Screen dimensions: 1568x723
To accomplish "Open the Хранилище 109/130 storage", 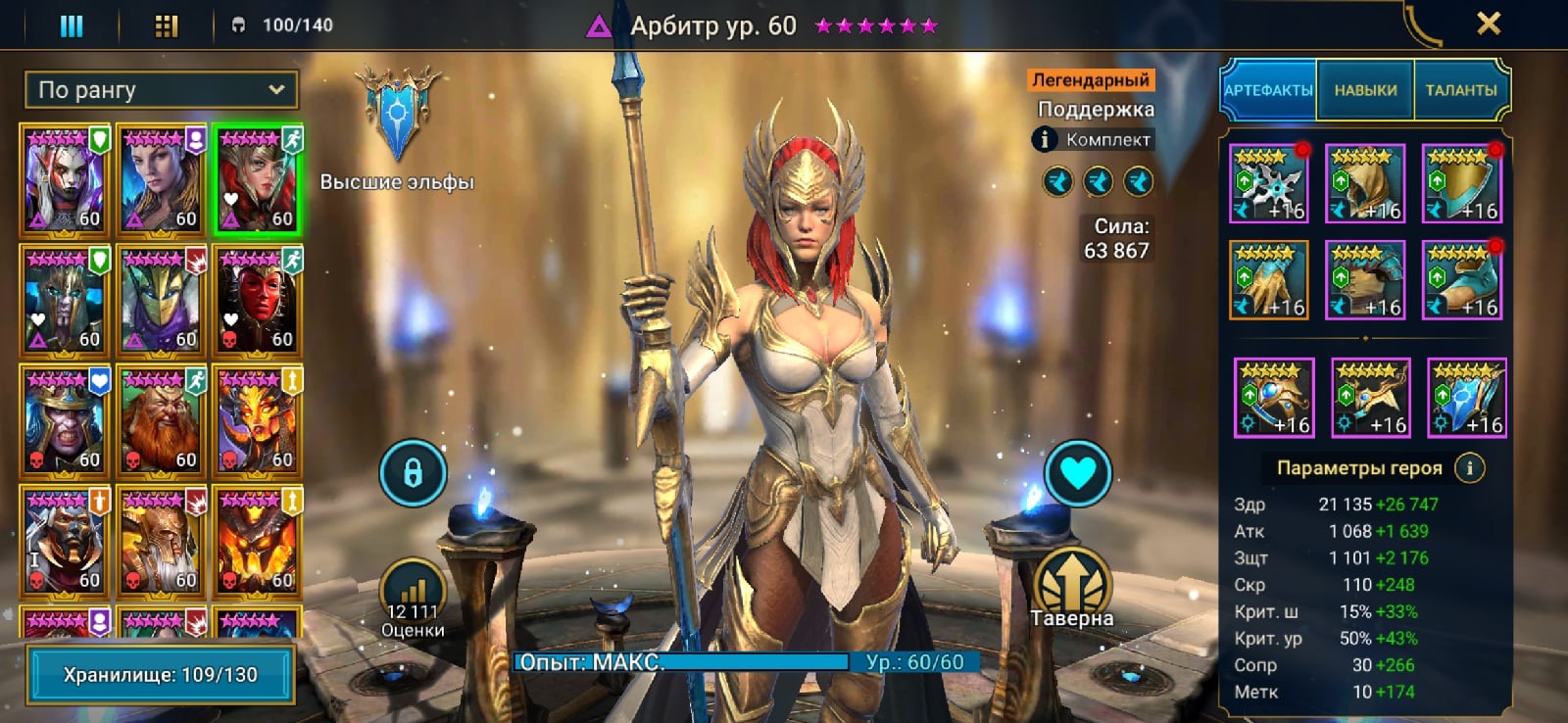I will point(161,675).
